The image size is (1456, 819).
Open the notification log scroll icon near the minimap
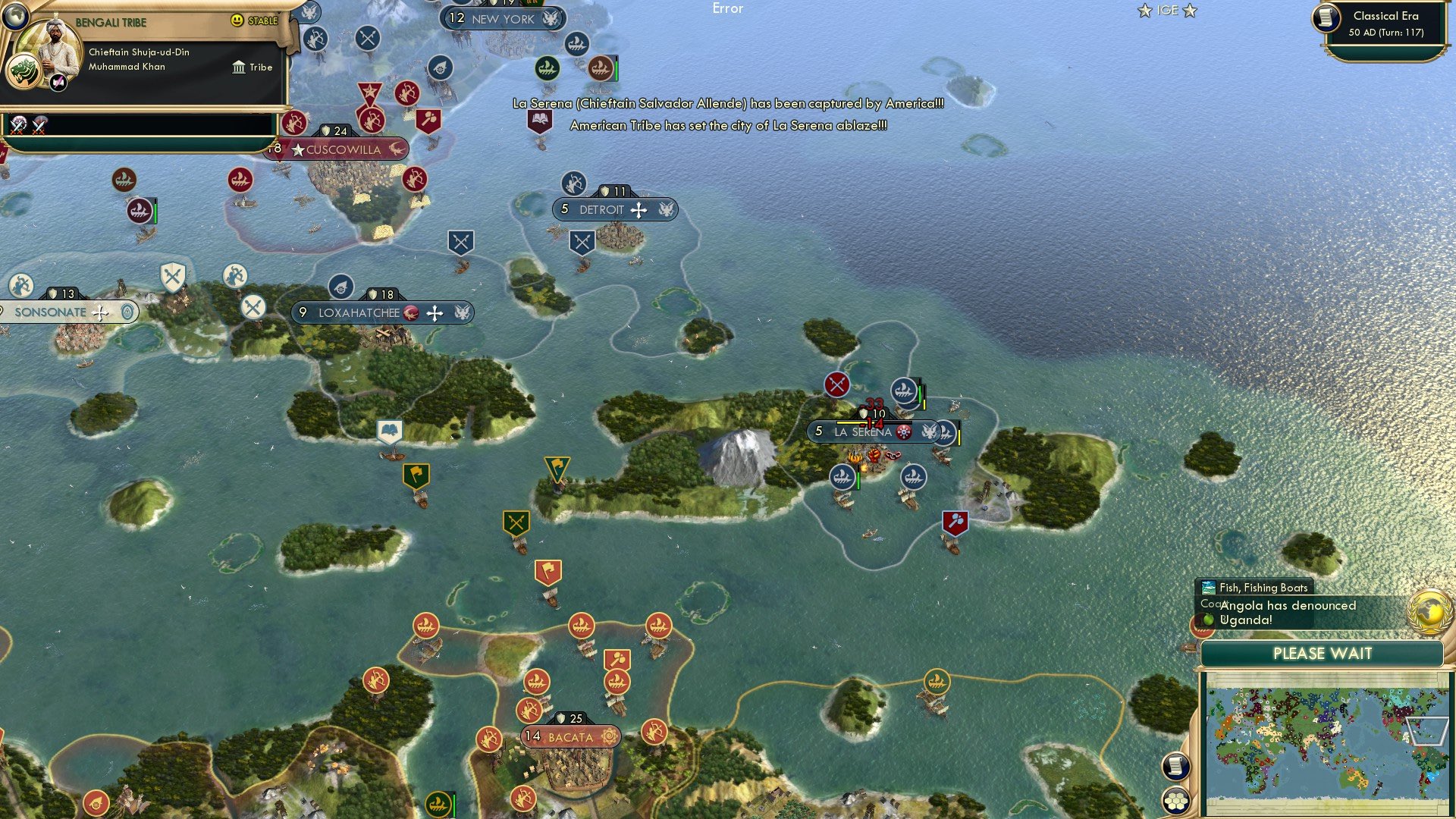tap(1176, 766)
